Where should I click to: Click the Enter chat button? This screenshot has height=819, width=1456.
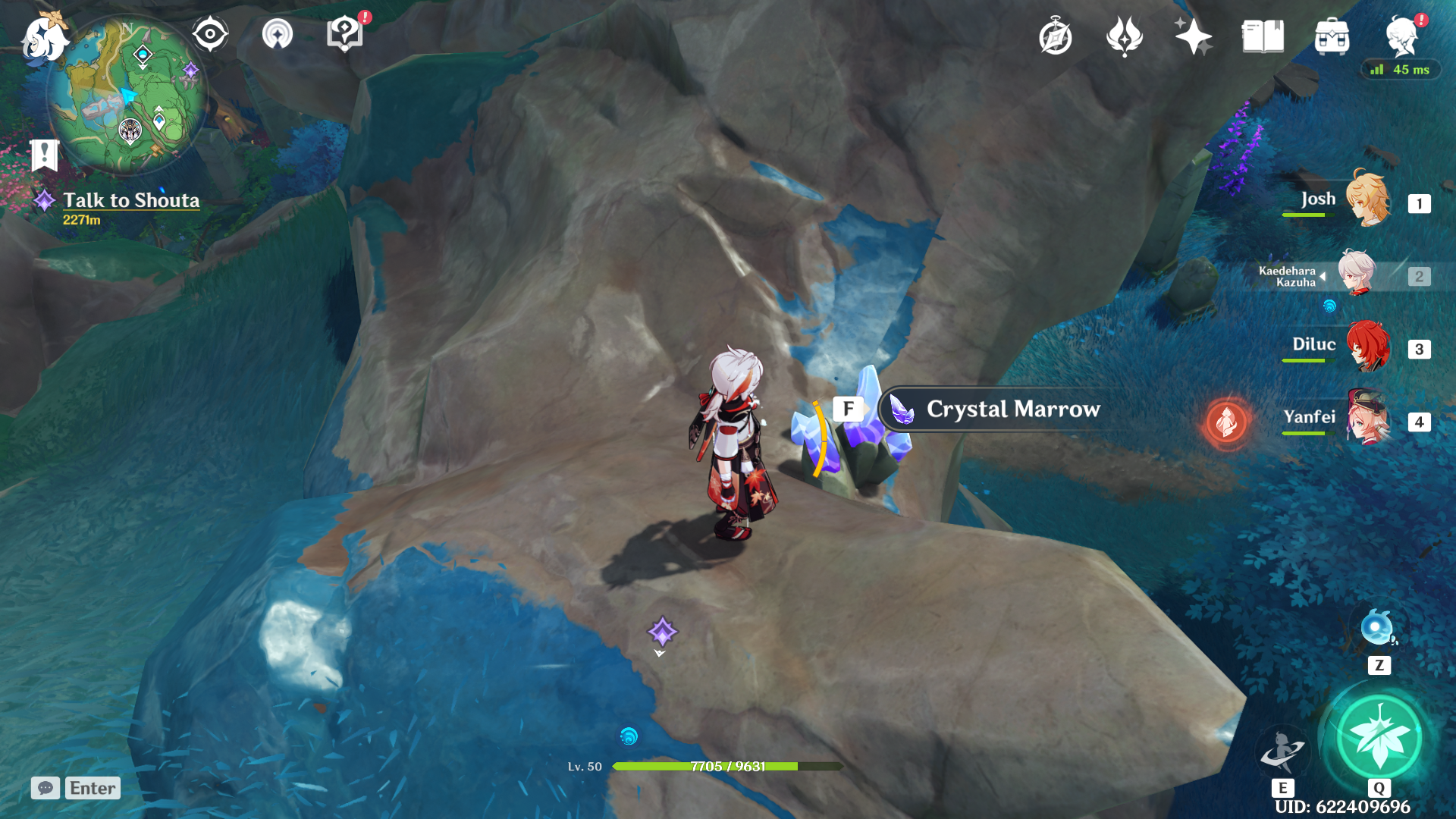point(92,788)
